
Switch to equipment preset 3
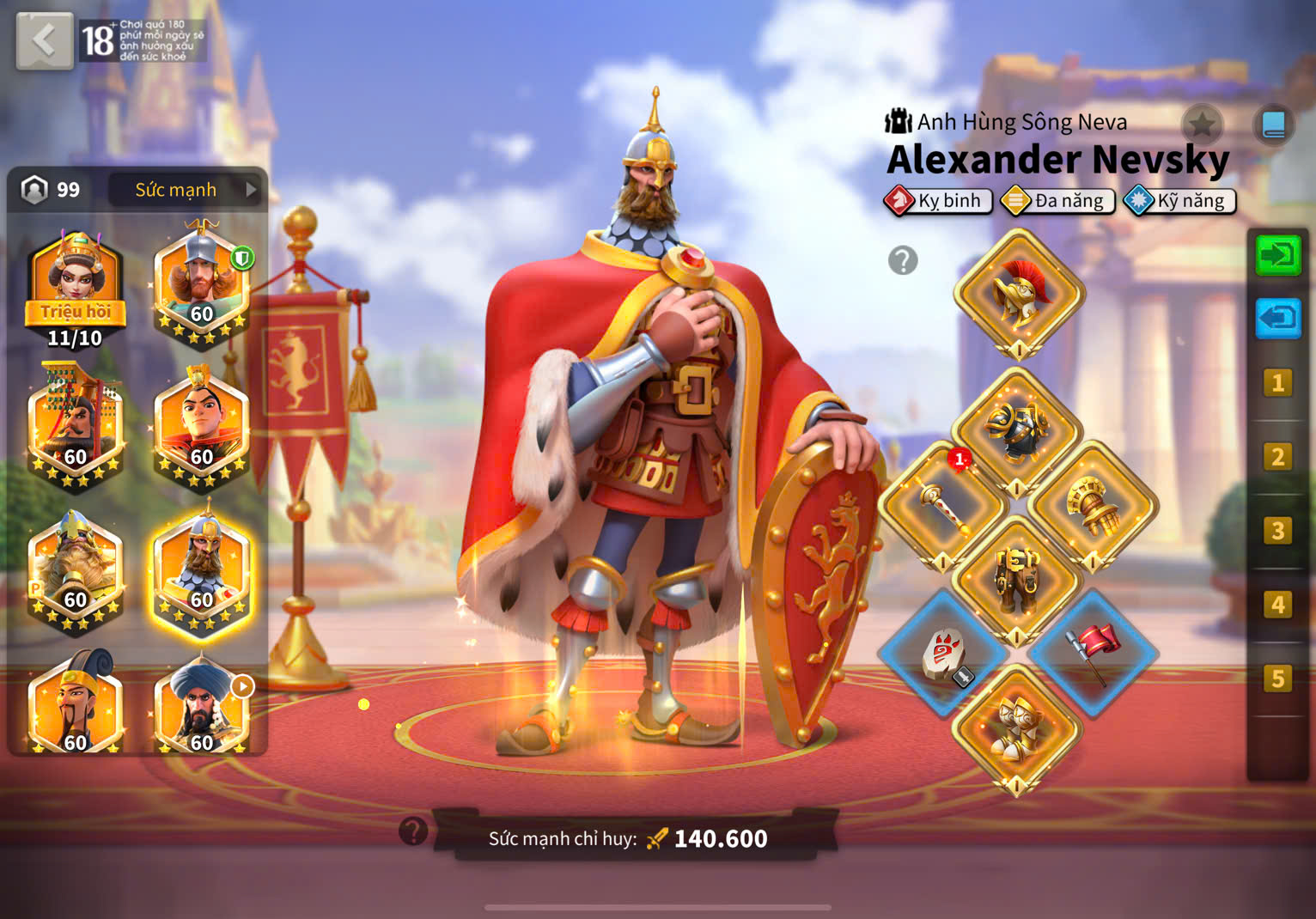coord(1277,531)
